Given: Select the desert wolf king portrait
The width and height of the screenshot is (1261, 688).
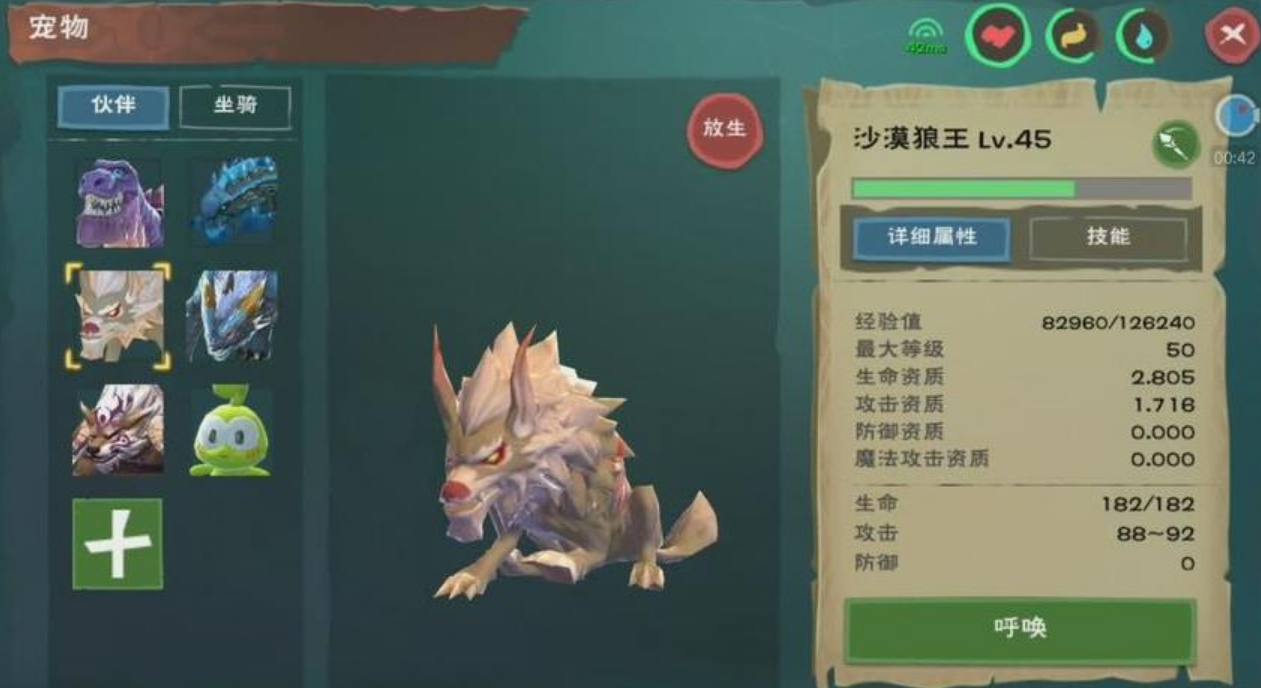Looking at the screenshot, I should pyautogui.click(x=118, y=316).
